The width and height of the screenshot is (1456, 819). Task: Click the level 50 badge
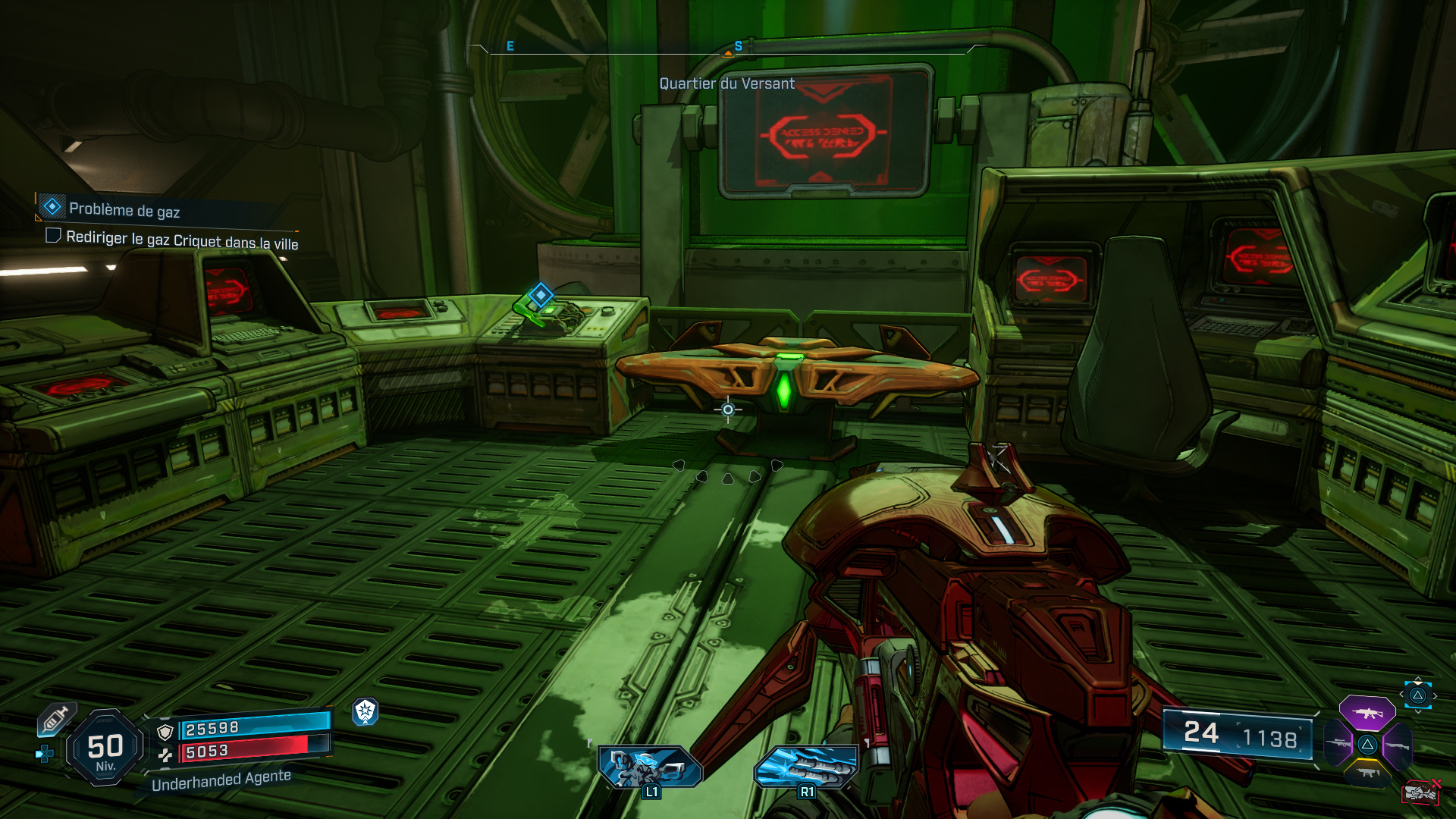pos(105,745)
